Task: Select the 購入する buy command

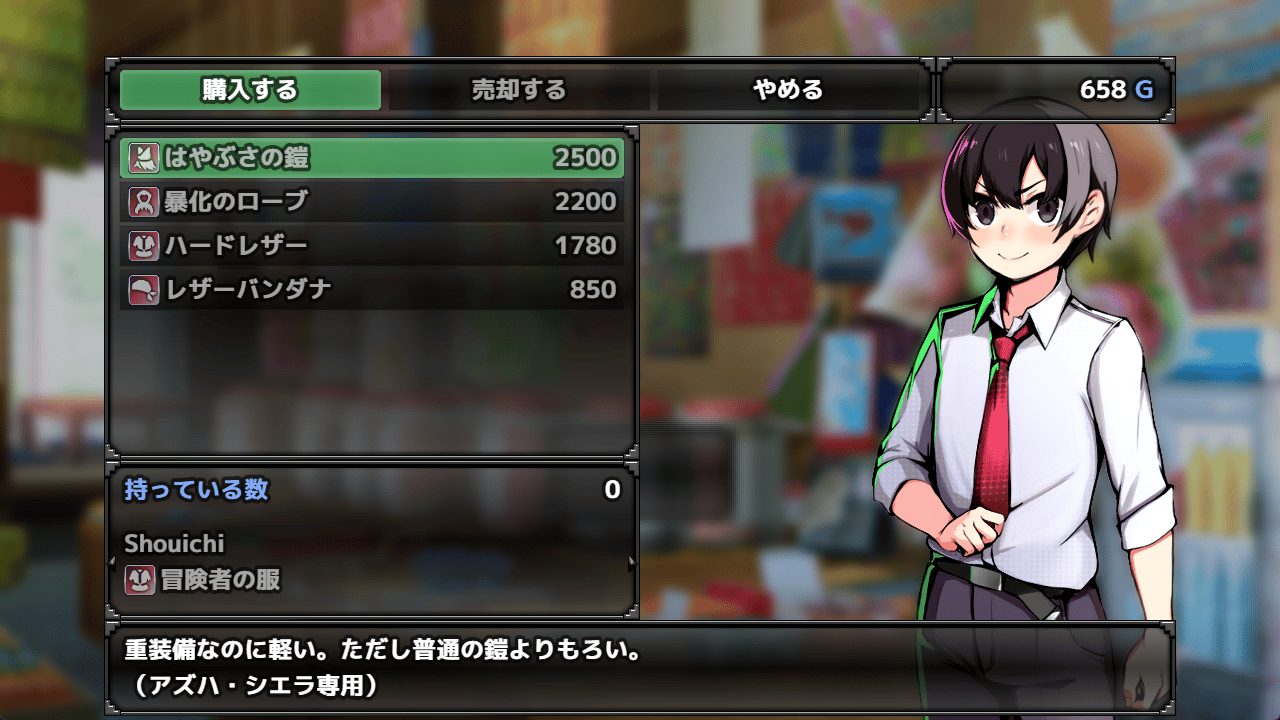Action: [250, 90]
